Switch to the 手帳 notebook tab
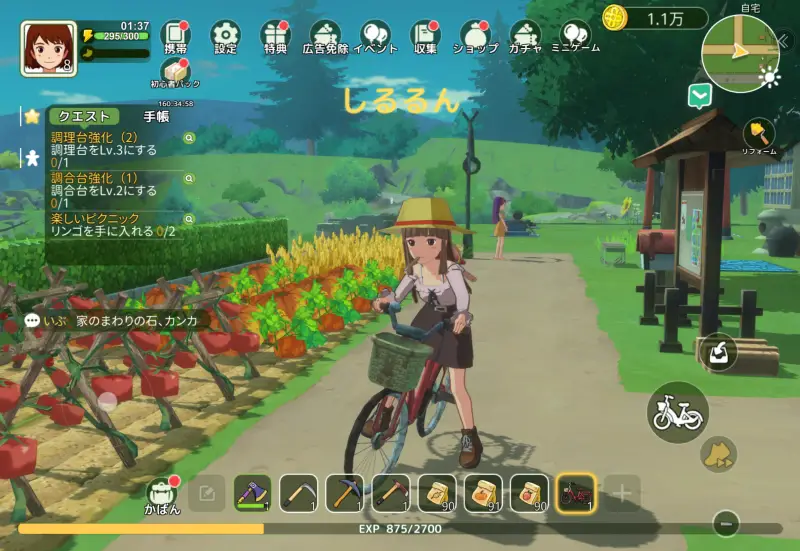This screenshot has height=551, width=800. coord(156,116)
